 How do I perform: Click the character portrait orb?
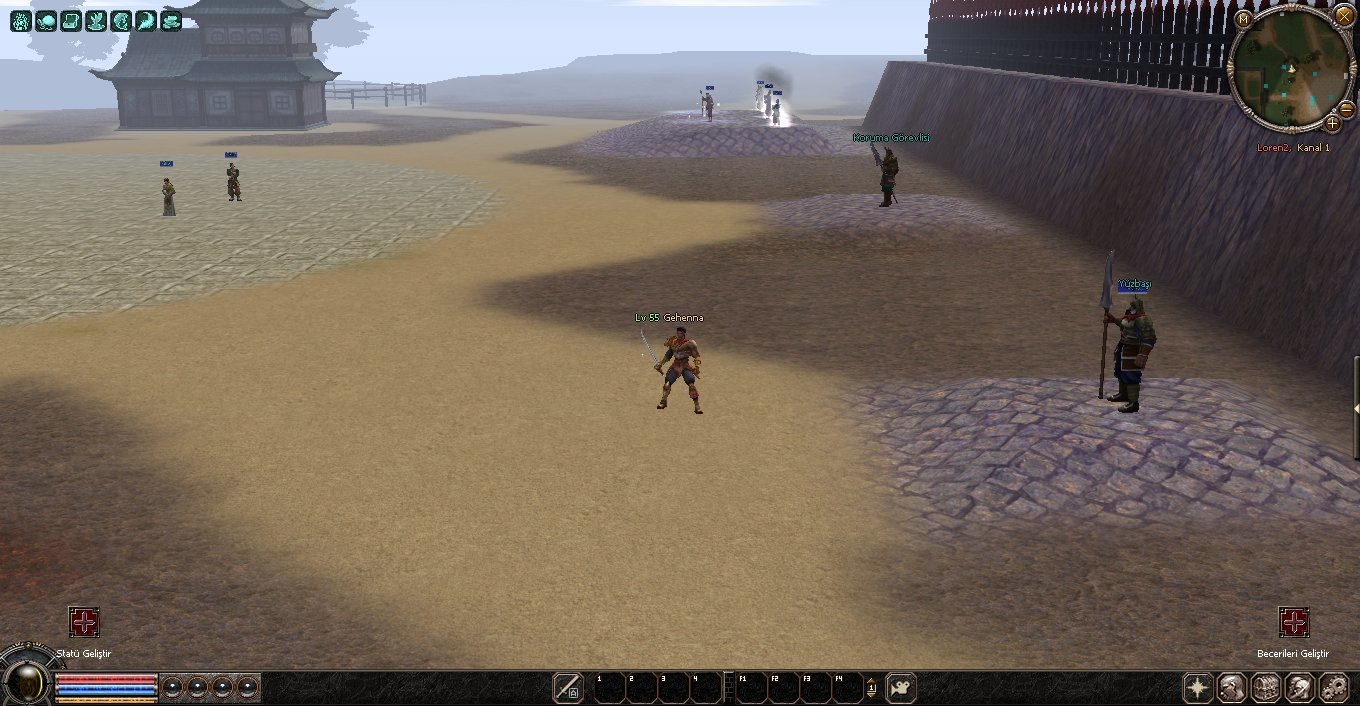pos(27,684)
